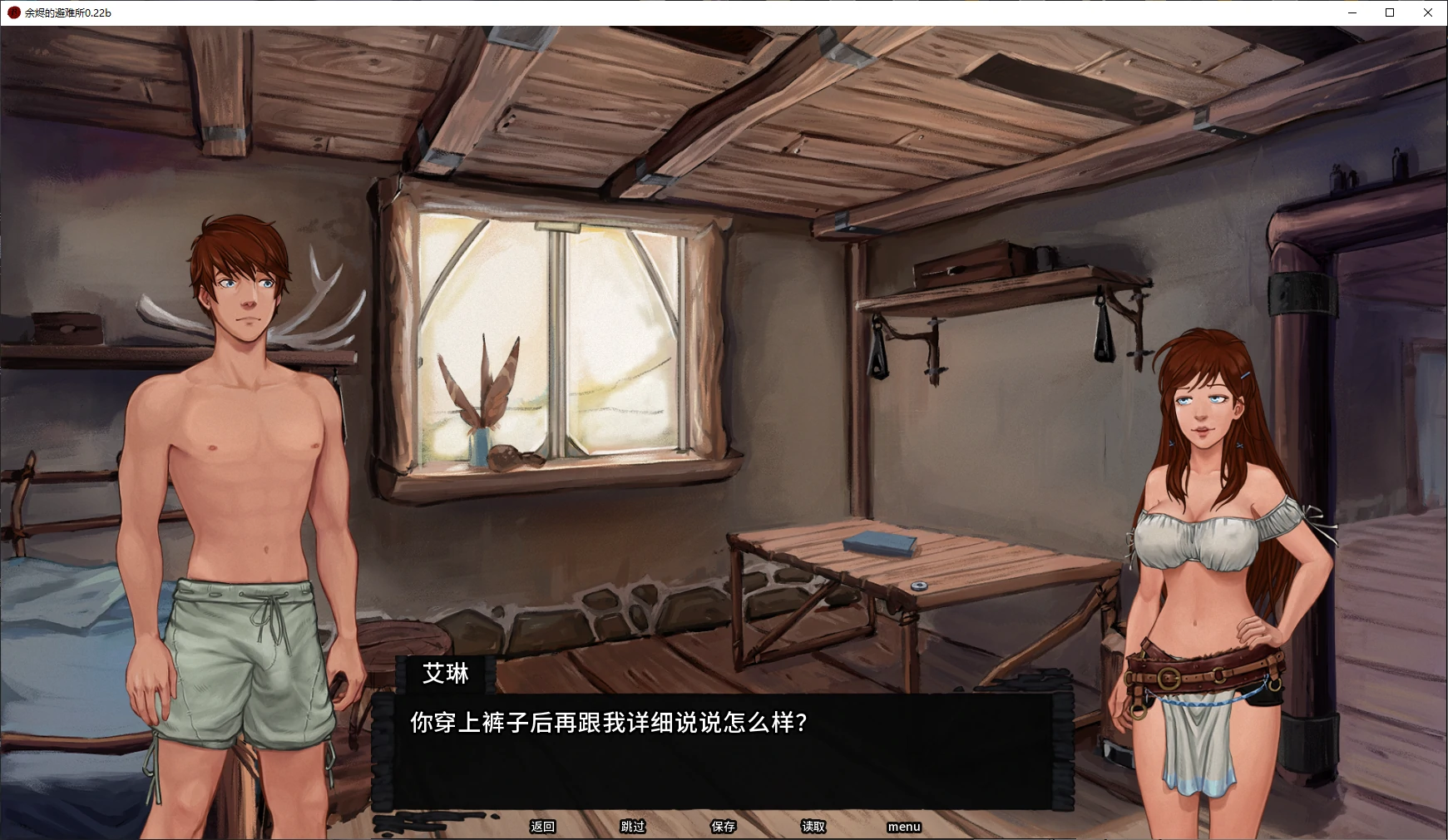Image resolution: width=1448 pixels, height=840 pixels.
Task: Open the load screen via 读取
Action: tap(813, 827)
